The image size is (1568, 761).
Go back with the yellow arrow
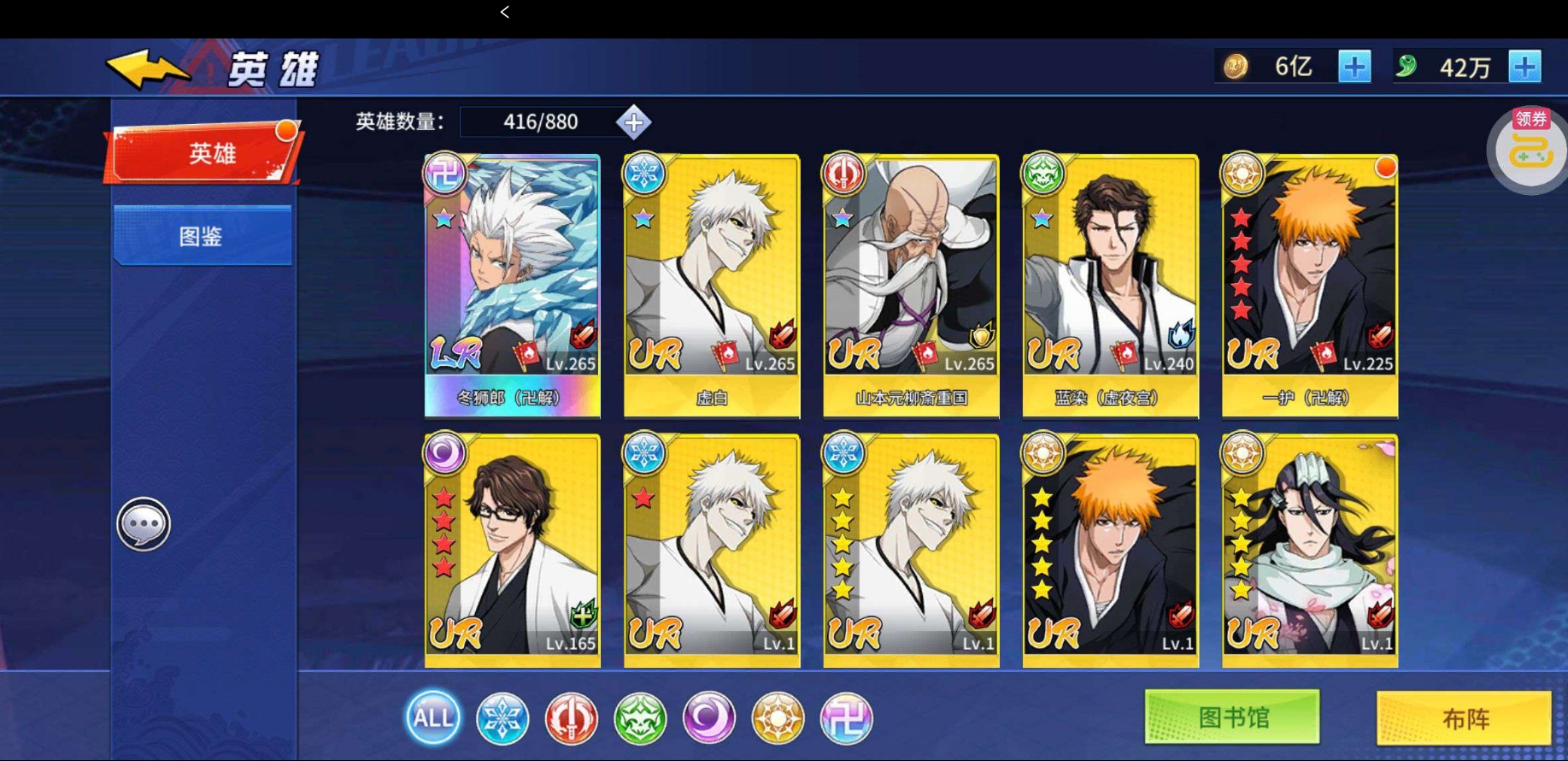tap(147, 68)
